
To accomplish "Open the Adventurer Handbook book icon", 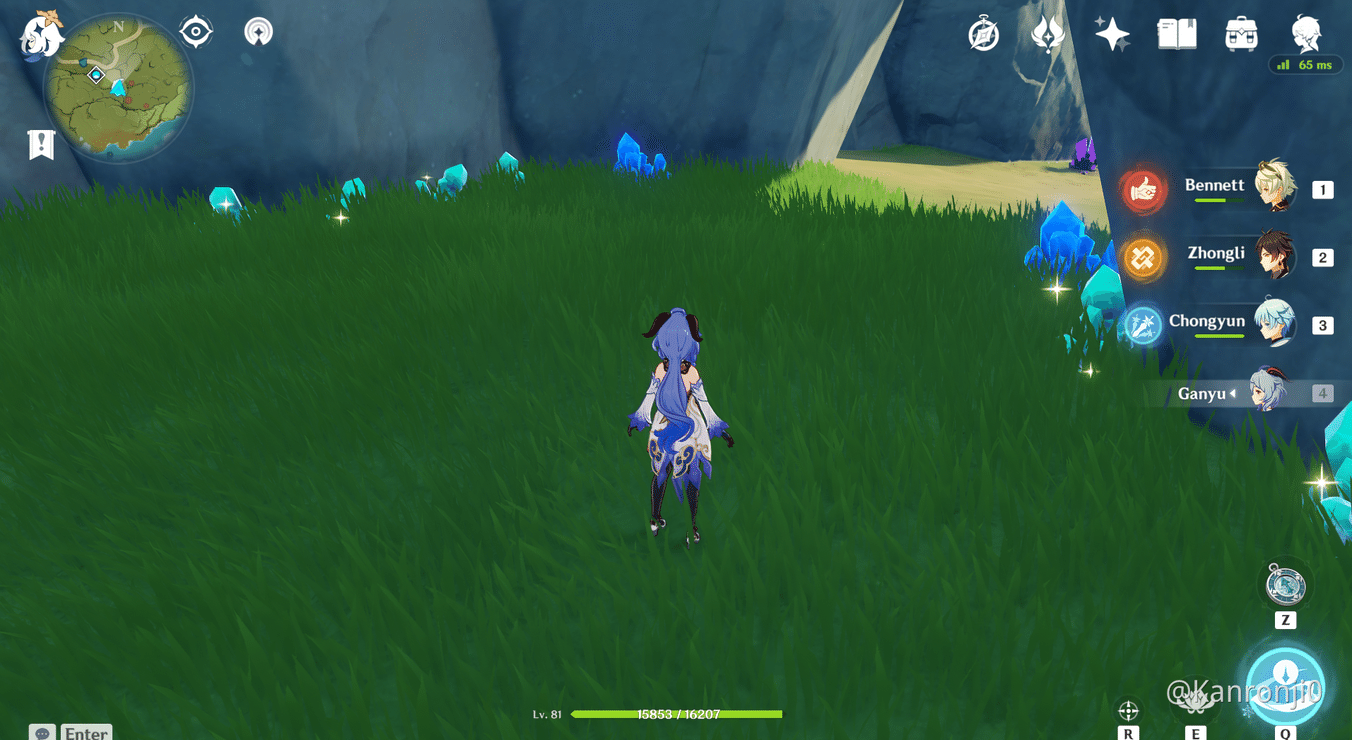I will point(1176,33).
